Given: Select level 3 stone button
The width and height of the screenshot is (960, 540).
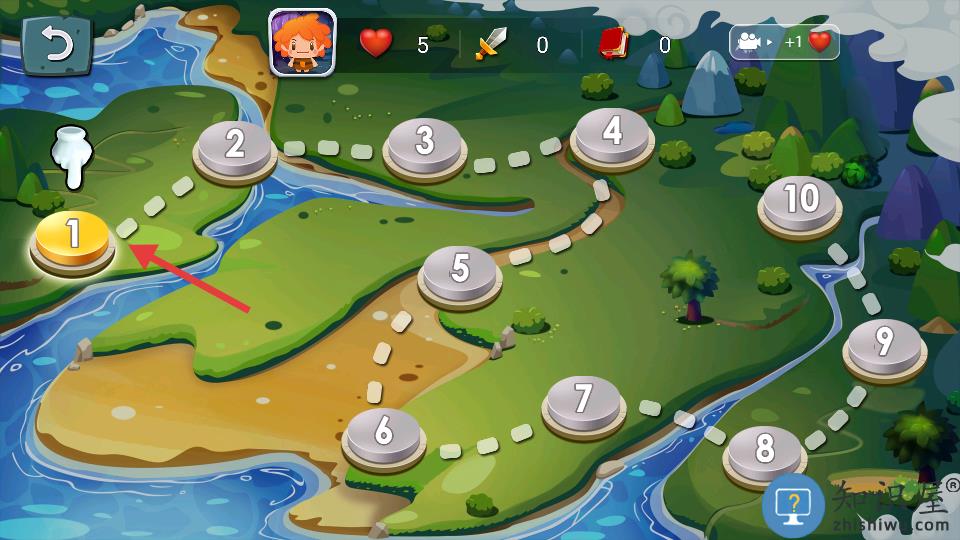Looking at the screenshot, I should (x=425, y=144).
